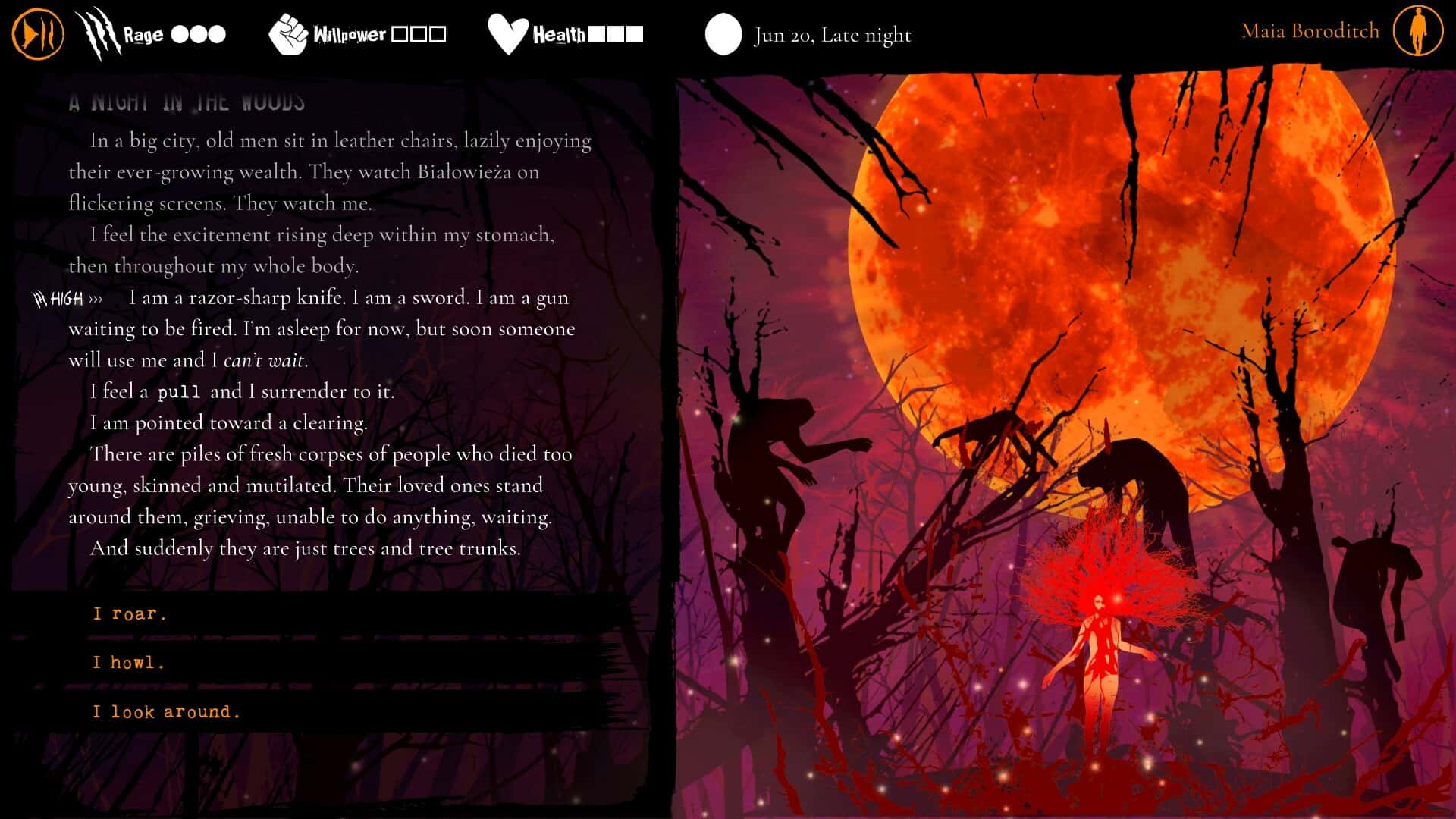Toggle the second empty Willpower box
1456x819 pixels.
[x=418, y=33]
